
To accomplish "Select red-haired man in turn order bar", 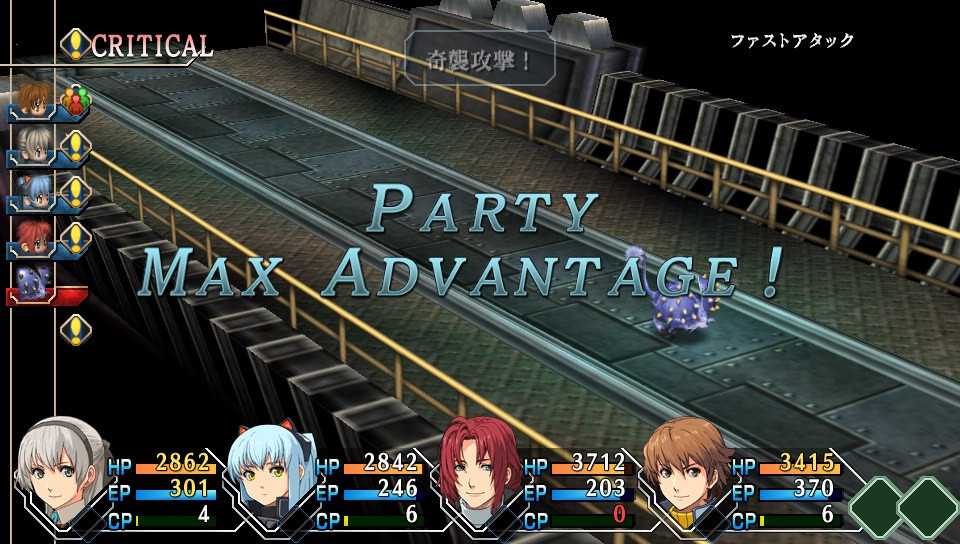I will pos(32,237).
